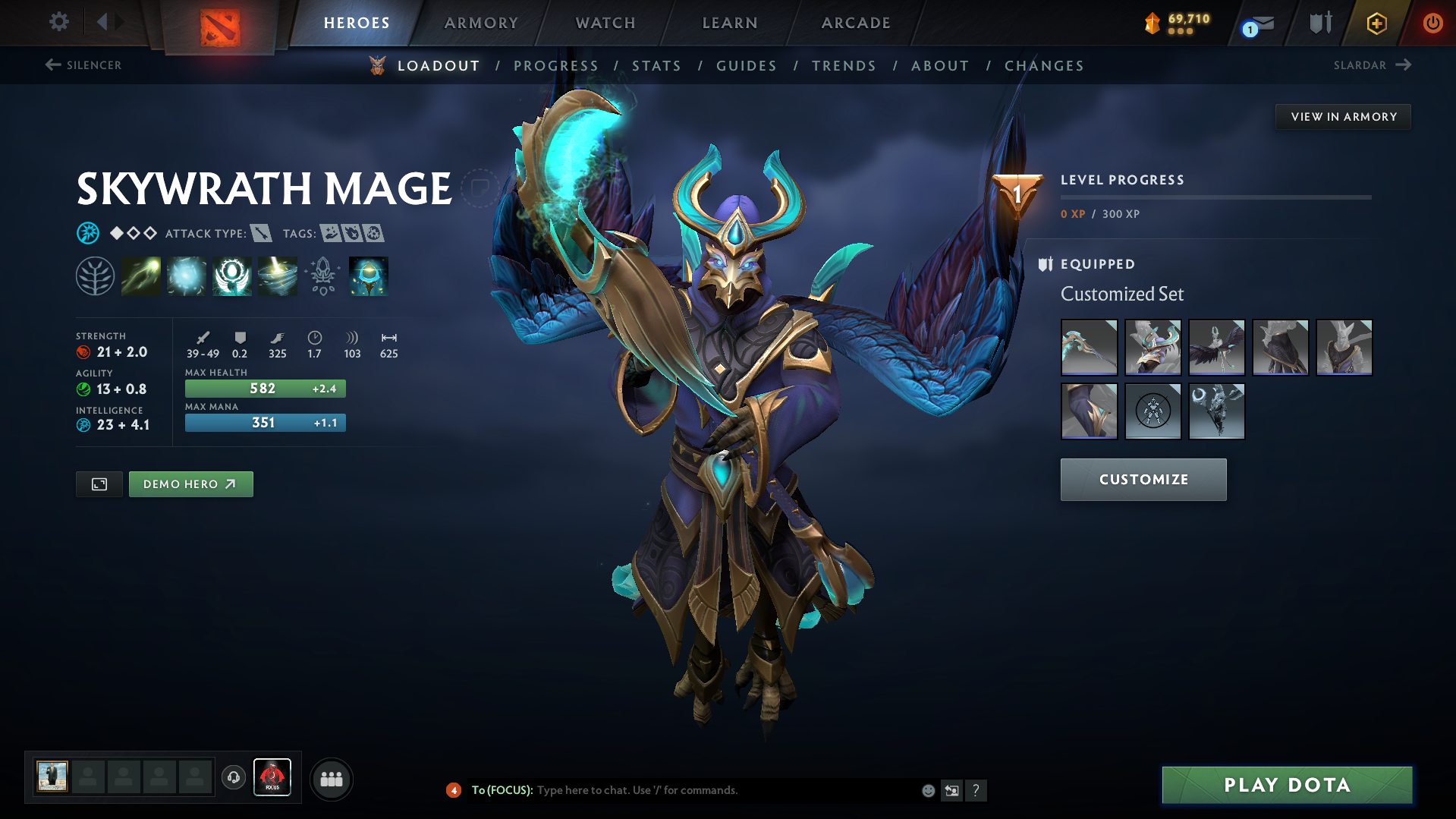The image size is (1456, 819).
Task: Expand the back navigation arrows beside the gear
Action: coord(108,22)
